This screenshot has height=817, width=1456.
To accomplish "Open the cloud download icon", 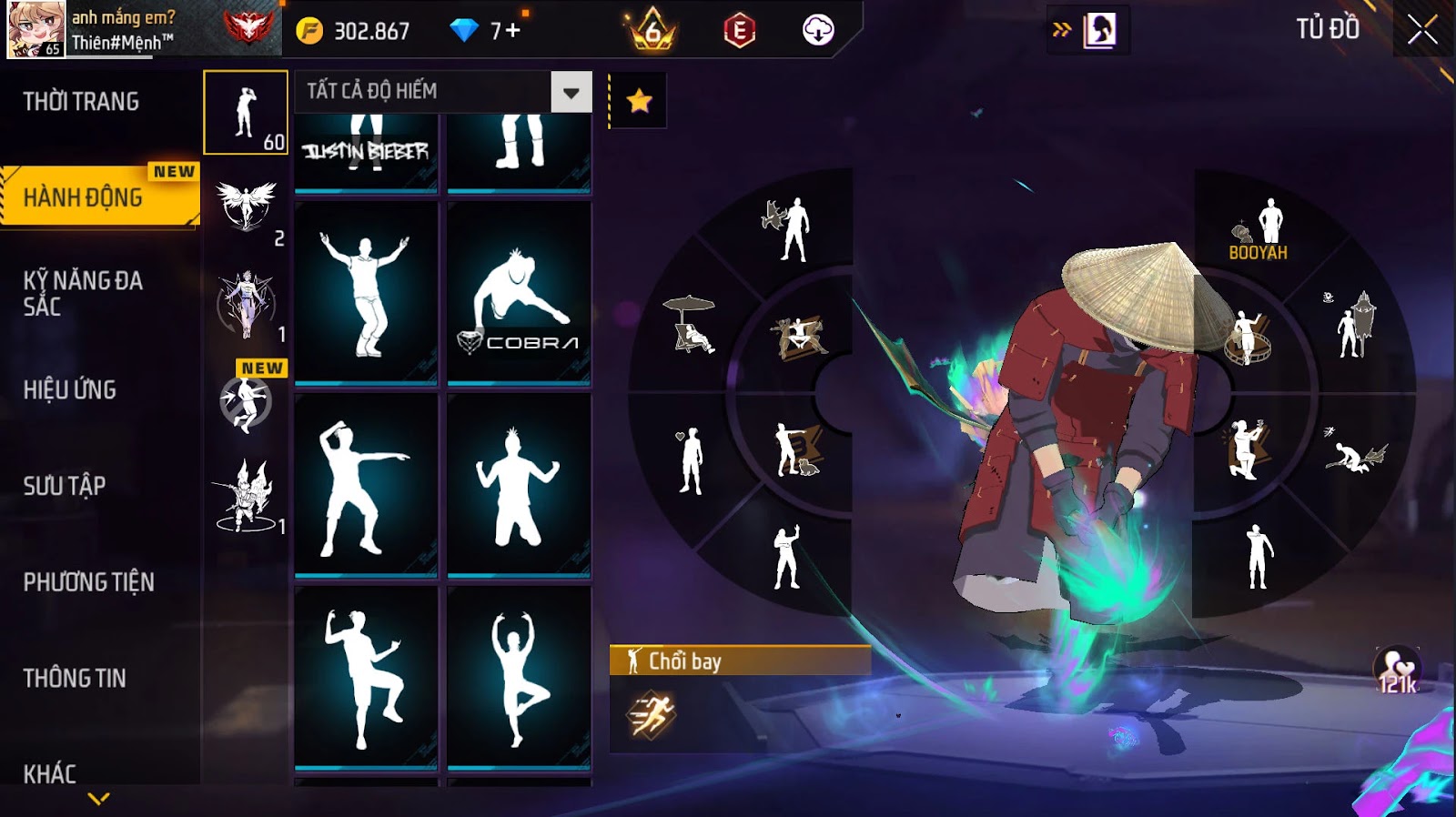I will point(818,31).
